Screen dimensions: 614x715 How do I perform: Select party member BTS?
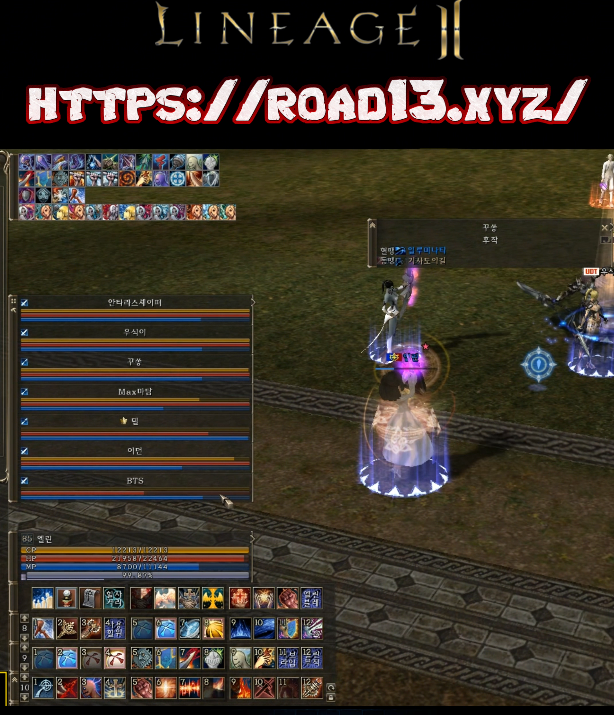click(135, 481)
